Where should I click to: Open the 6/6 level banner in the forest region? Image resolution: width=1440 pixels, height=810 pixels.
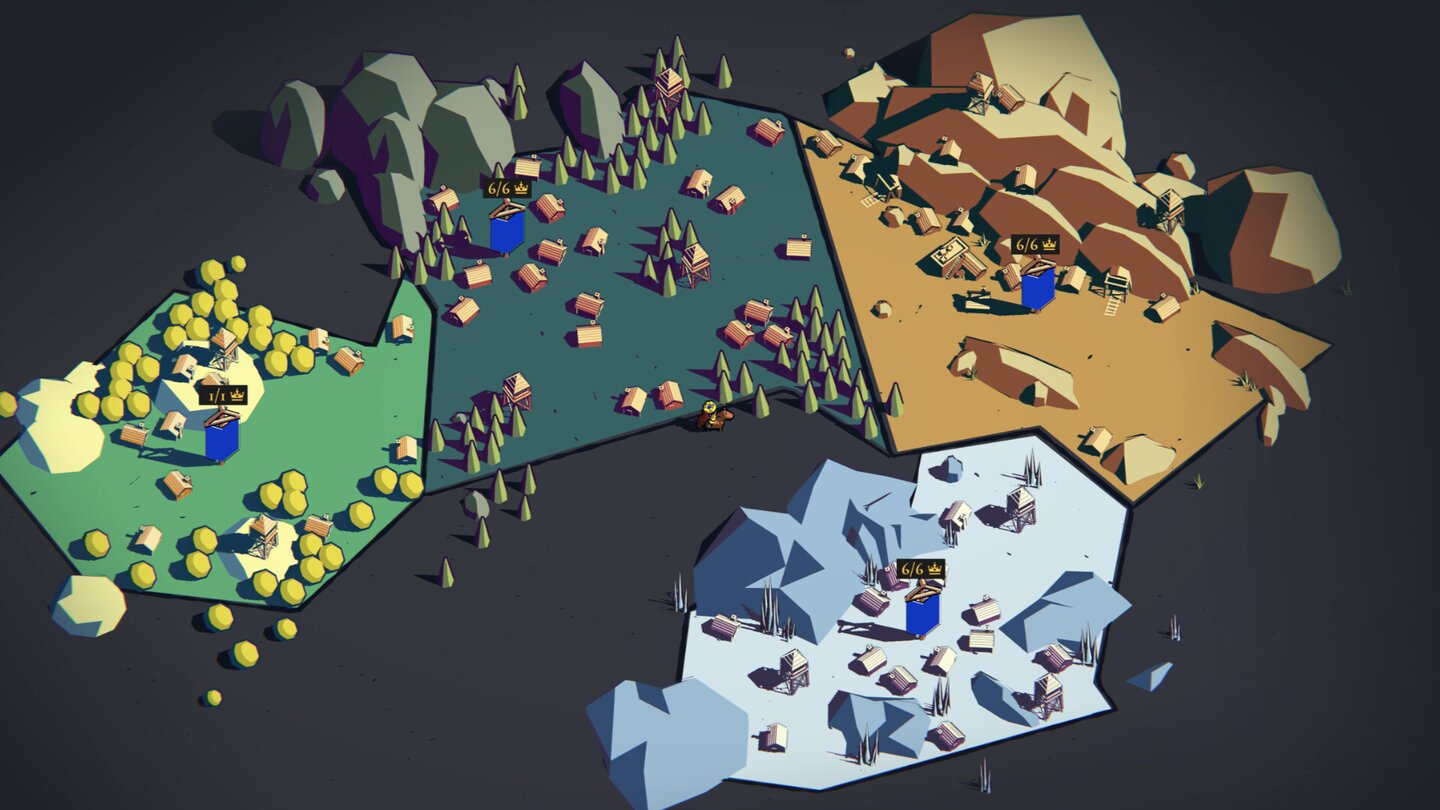point(500,188)
